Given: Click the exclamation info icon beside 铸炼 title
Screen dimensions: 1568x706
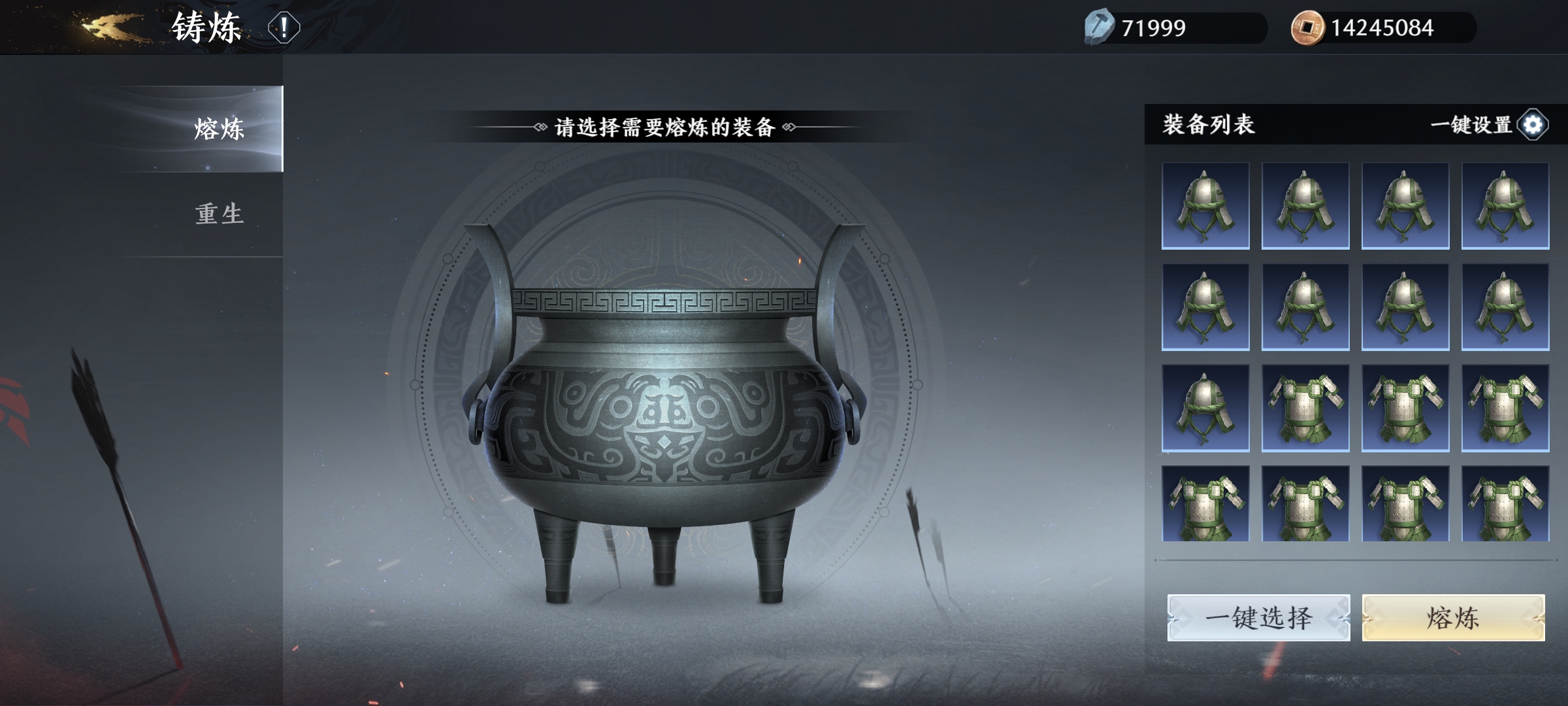Looking at the screenshot, I should click(x=283, y=26).
